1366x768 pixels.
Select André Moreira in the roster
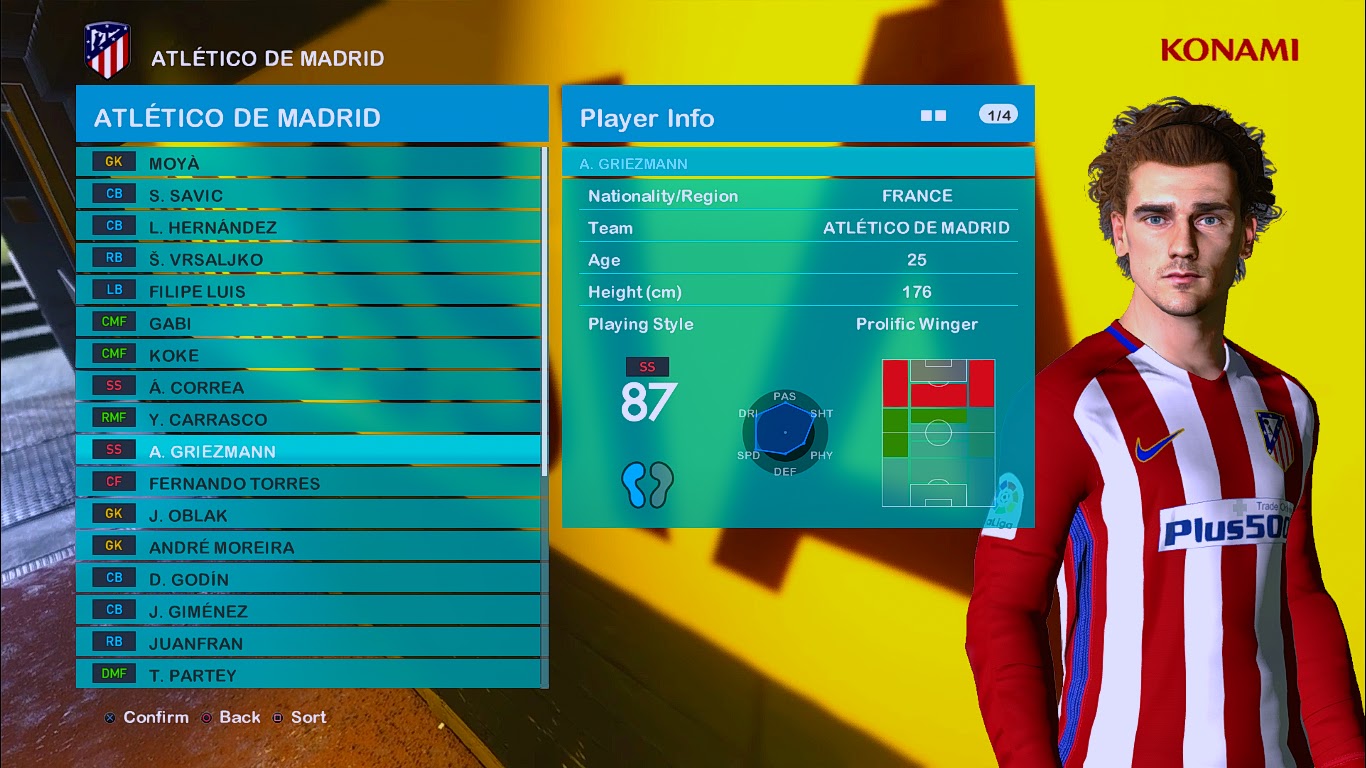(x=308, y=547)
